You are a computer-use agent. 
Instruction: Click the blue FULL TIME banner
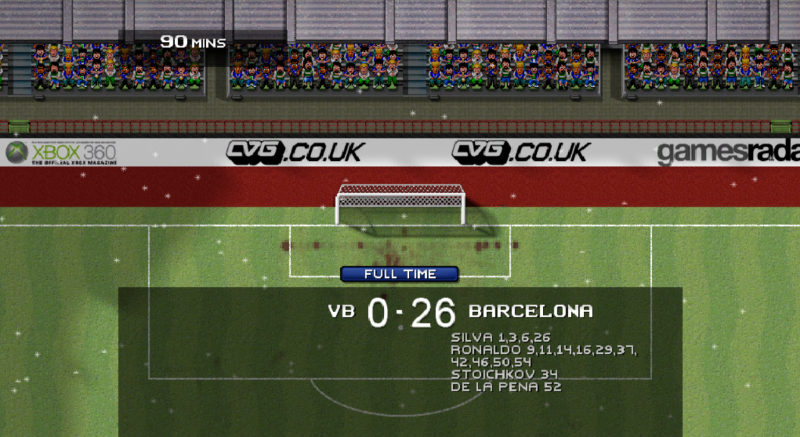pyautogui.click(x=399, y=274)
